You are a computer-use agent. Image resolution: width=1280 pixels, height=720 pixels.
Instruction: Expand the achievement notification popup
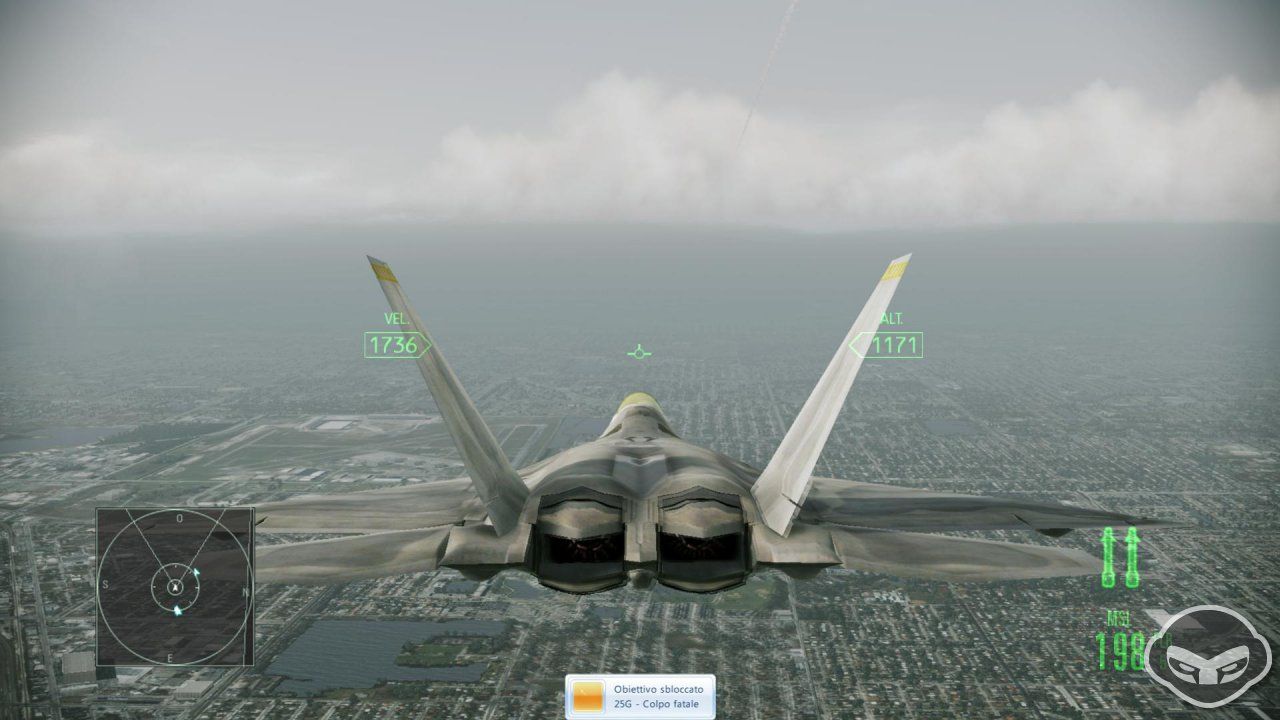coord(640,696)
